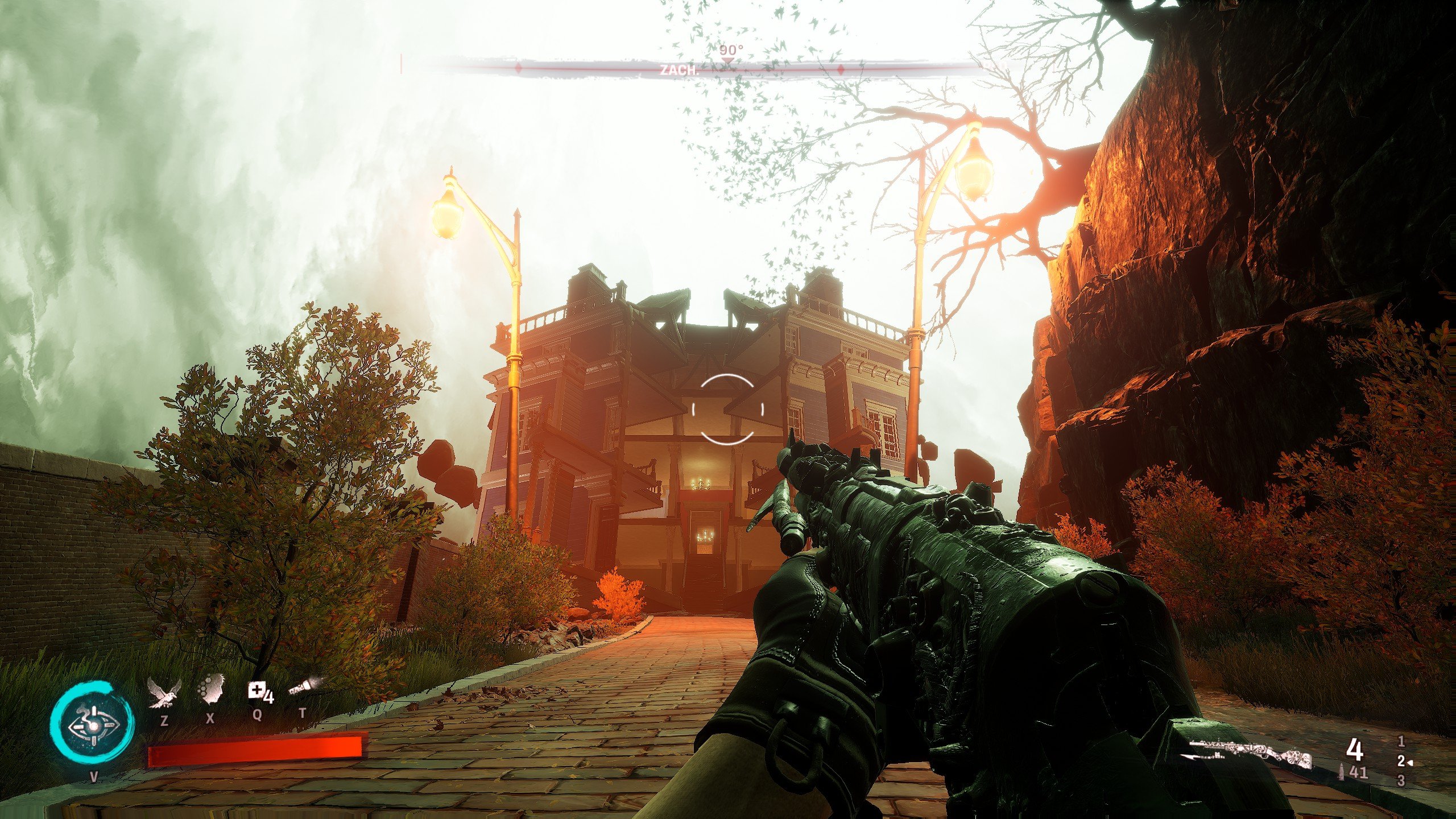Use the raven ability icon
Viewport: 1456px width, 819px height.
pyautogui.click(x=164, y=693)
